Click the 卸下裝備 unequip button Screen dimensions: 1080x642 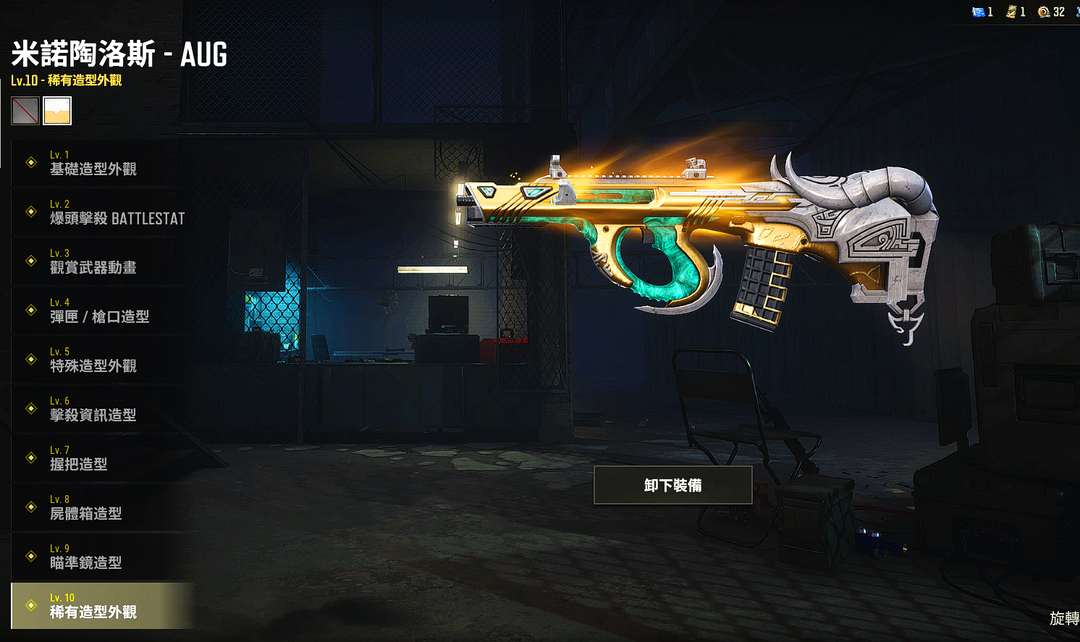673,485
